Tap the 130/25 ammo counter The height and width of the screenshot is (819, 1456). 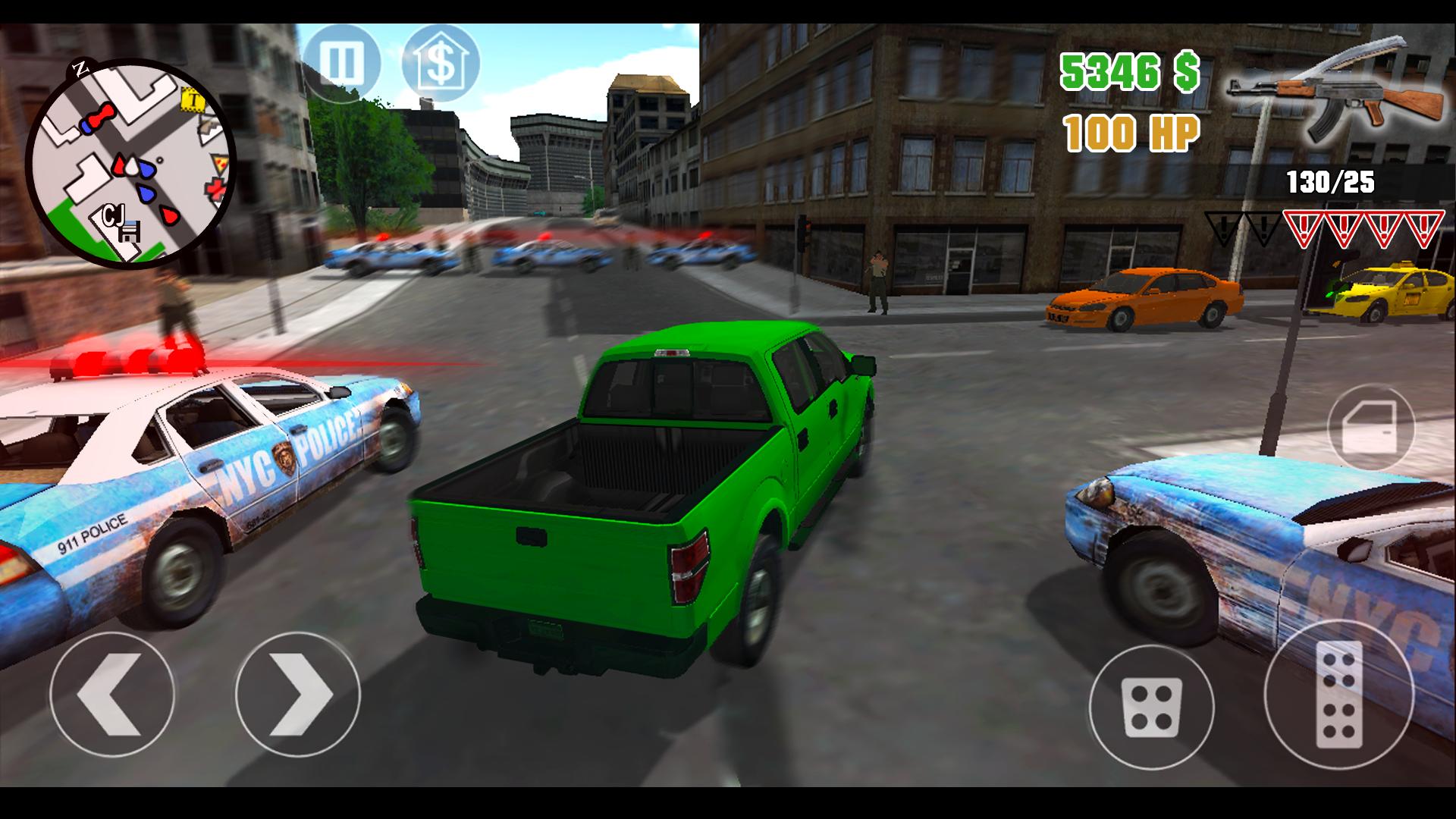click(x=1332, y=182)
